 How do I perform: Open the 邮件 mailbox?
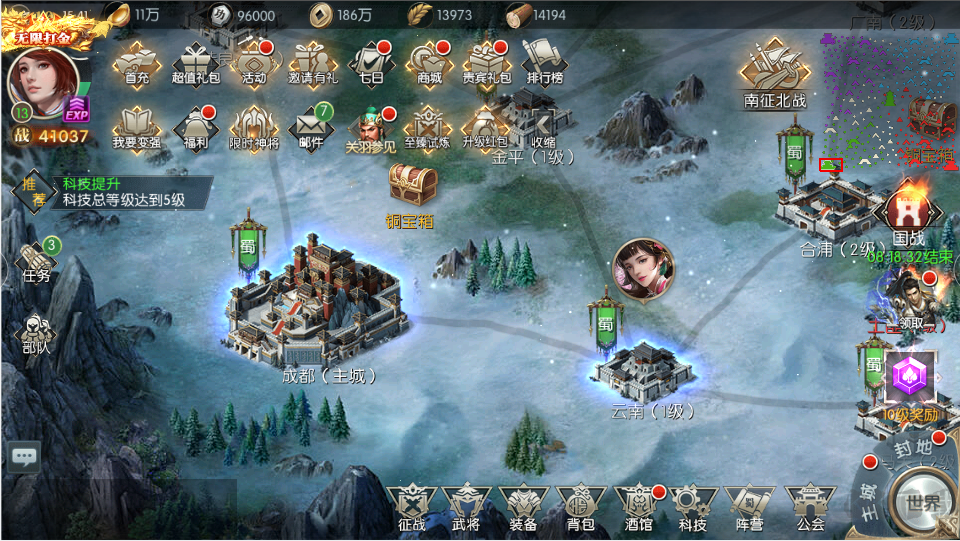coord(311,128)
